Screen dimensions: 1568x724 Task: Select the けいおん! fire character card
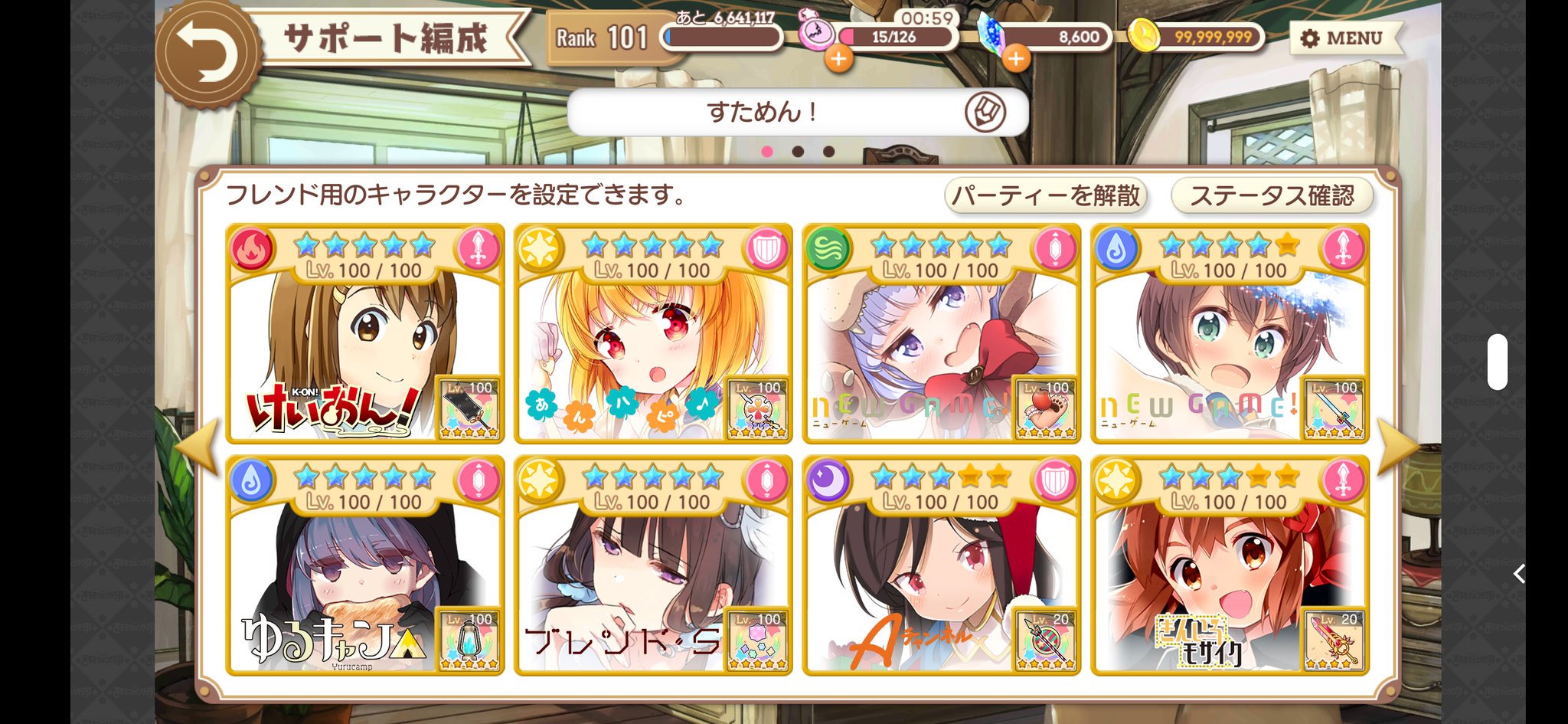click(x=364, y=334)
